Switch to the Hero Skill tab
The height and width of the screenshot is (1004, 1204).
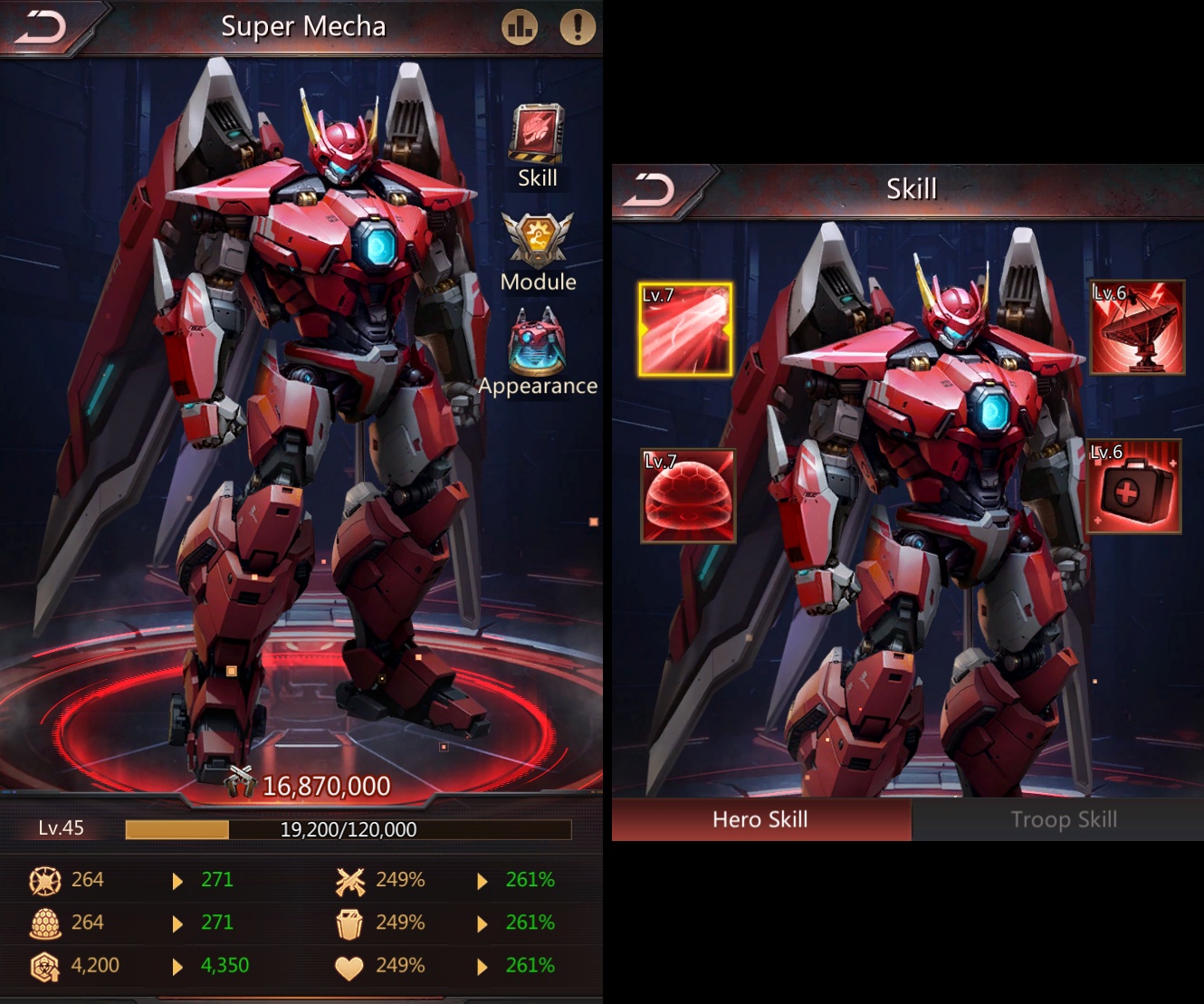(760, 819)
